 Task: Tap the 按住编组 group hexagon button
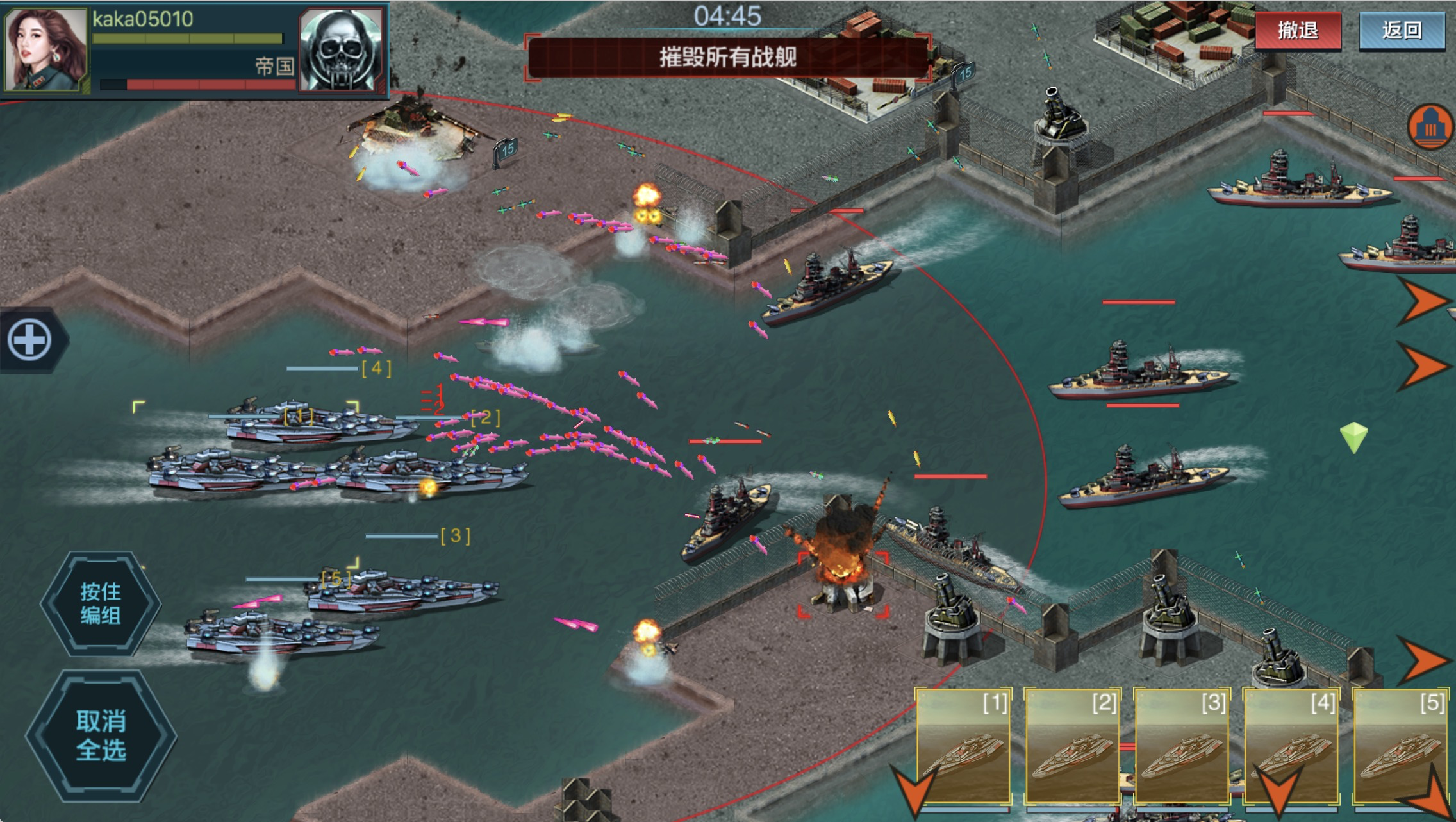(101, 603)
